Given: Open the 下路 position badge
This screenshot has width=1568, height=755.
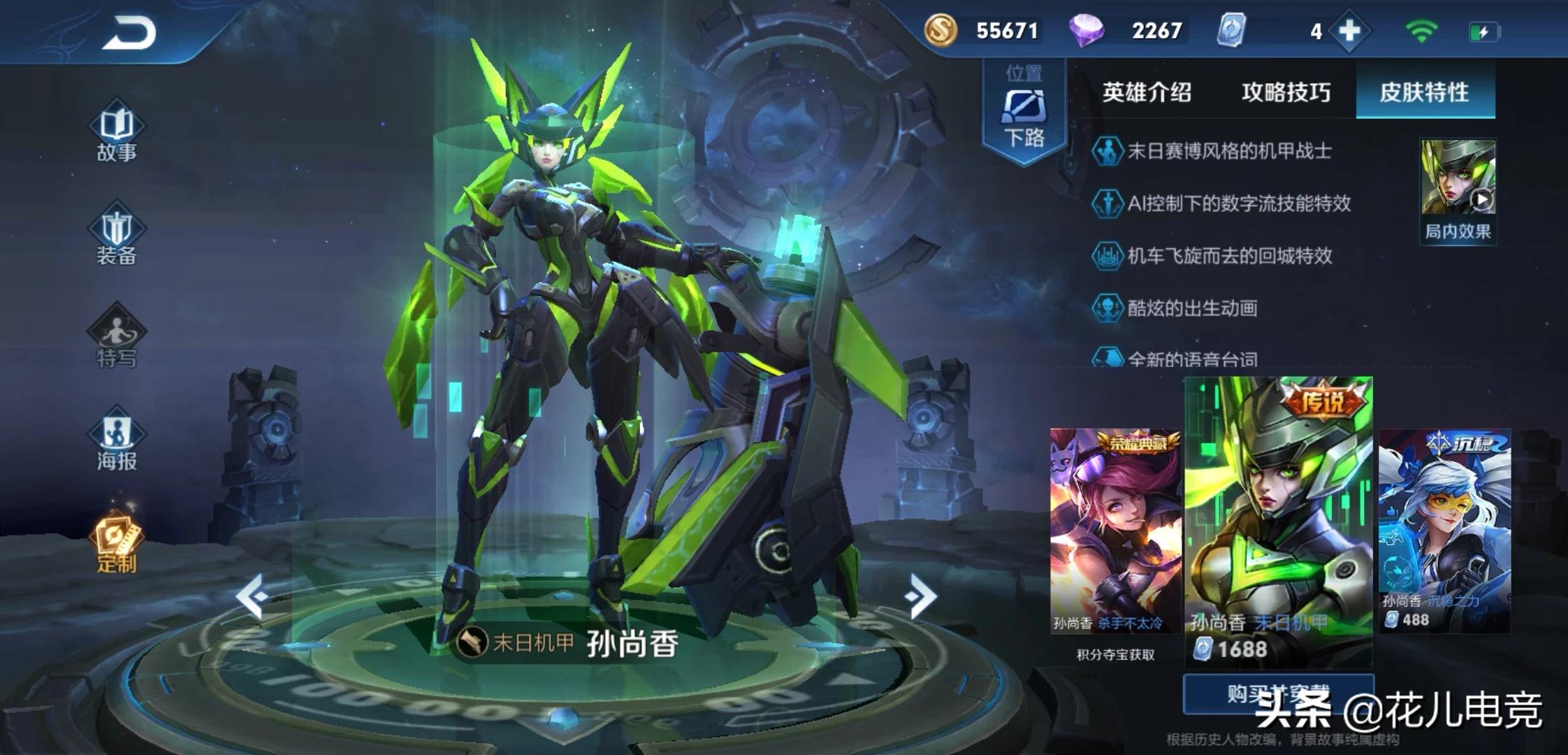Looking at the screenshot, I should click(1024, 112).
